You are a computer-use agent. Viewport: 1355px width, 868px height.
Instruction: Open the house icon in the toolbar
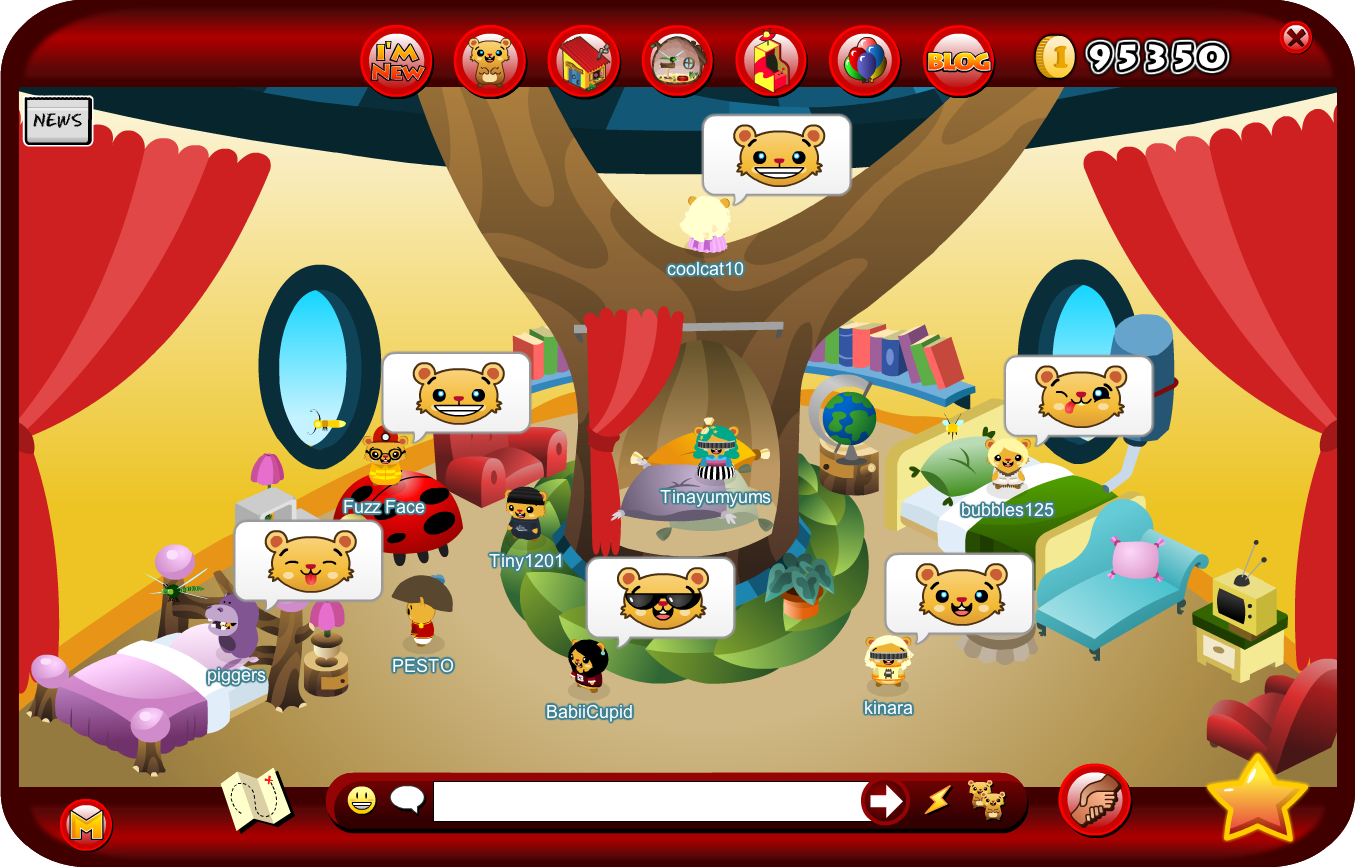(x=583, y=60)
